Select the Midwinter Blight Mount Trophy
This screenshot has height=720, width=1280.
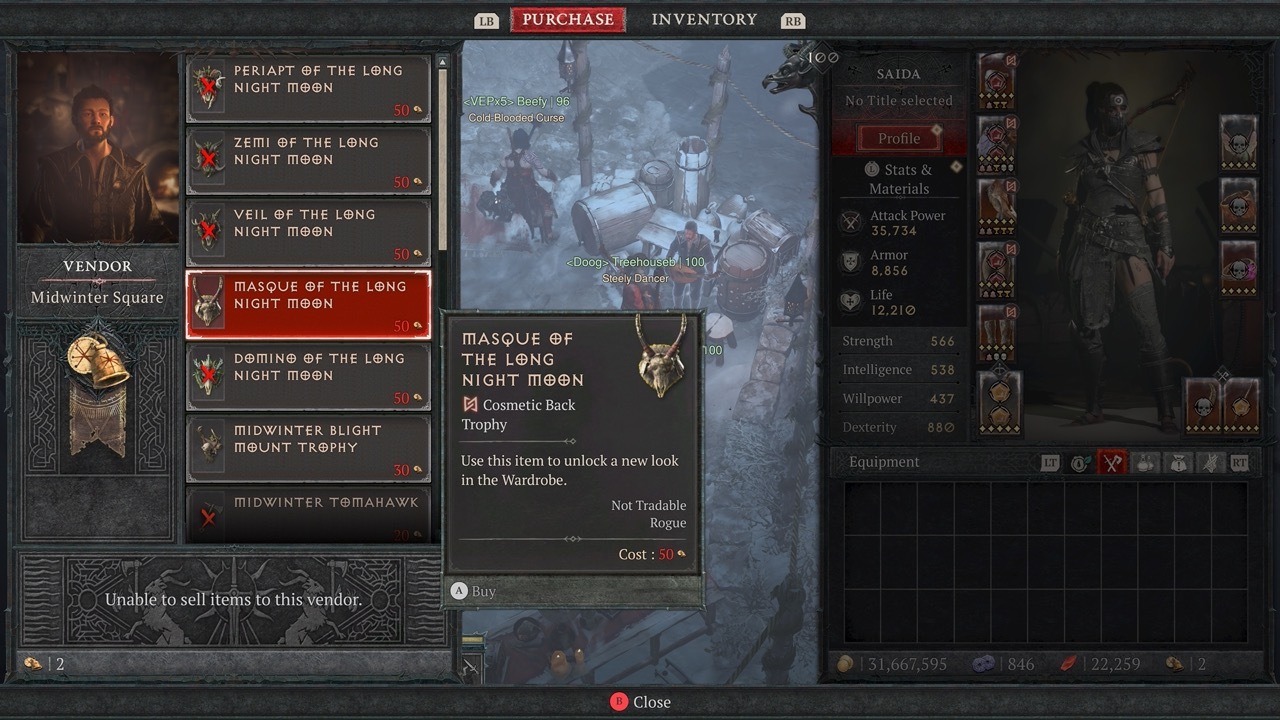pyautogui.click(x=308, y=448)
